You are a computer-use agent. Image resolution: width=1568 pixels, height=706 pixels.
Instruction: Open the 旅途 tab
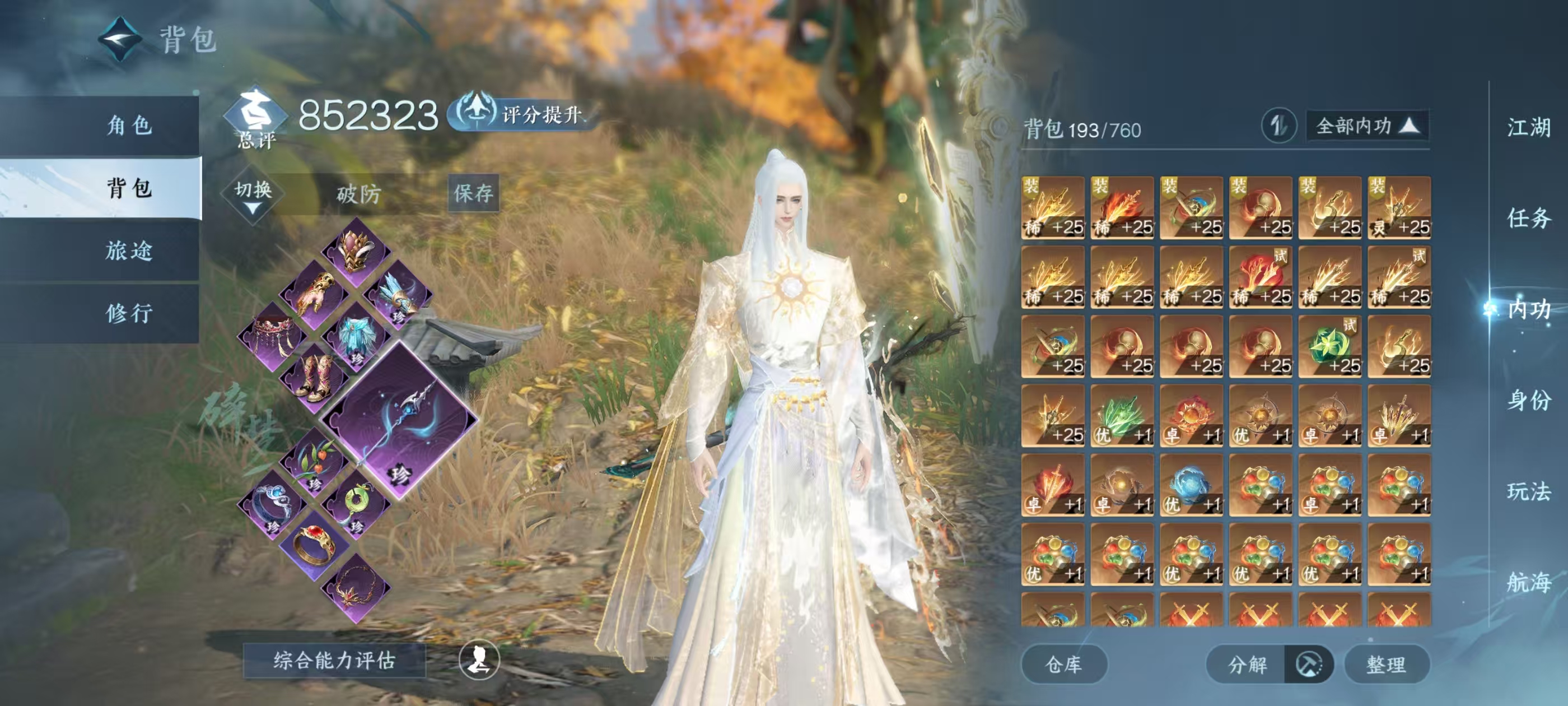(128, 250)
